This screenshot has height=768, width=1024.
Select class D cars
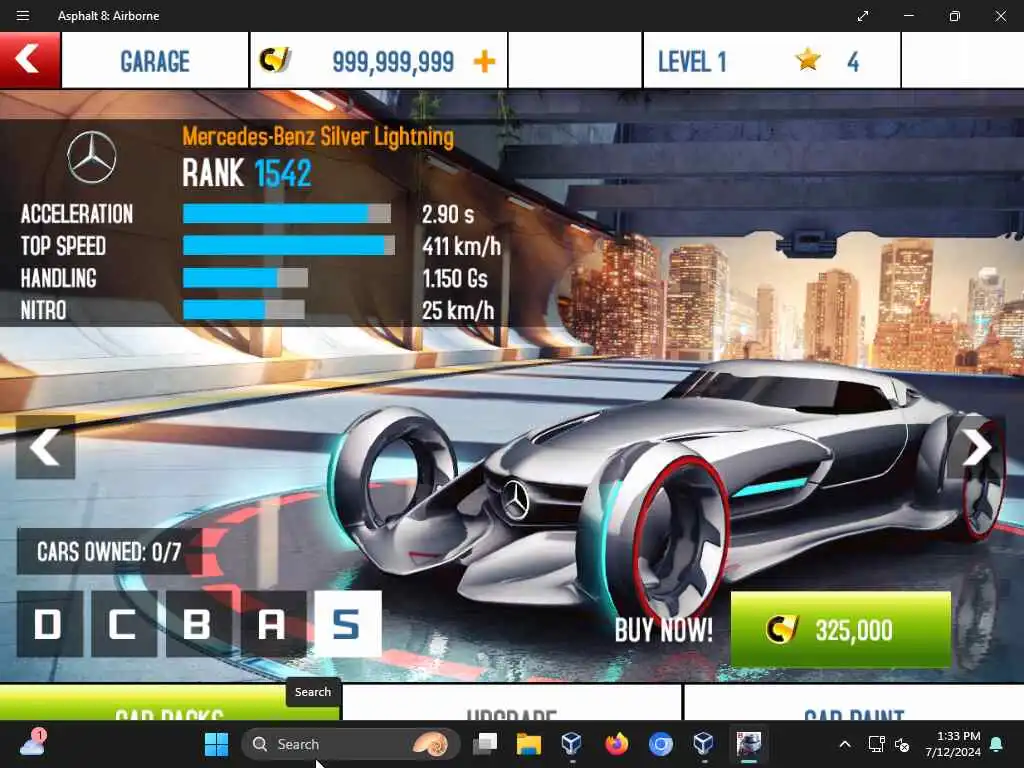[49, 624]
